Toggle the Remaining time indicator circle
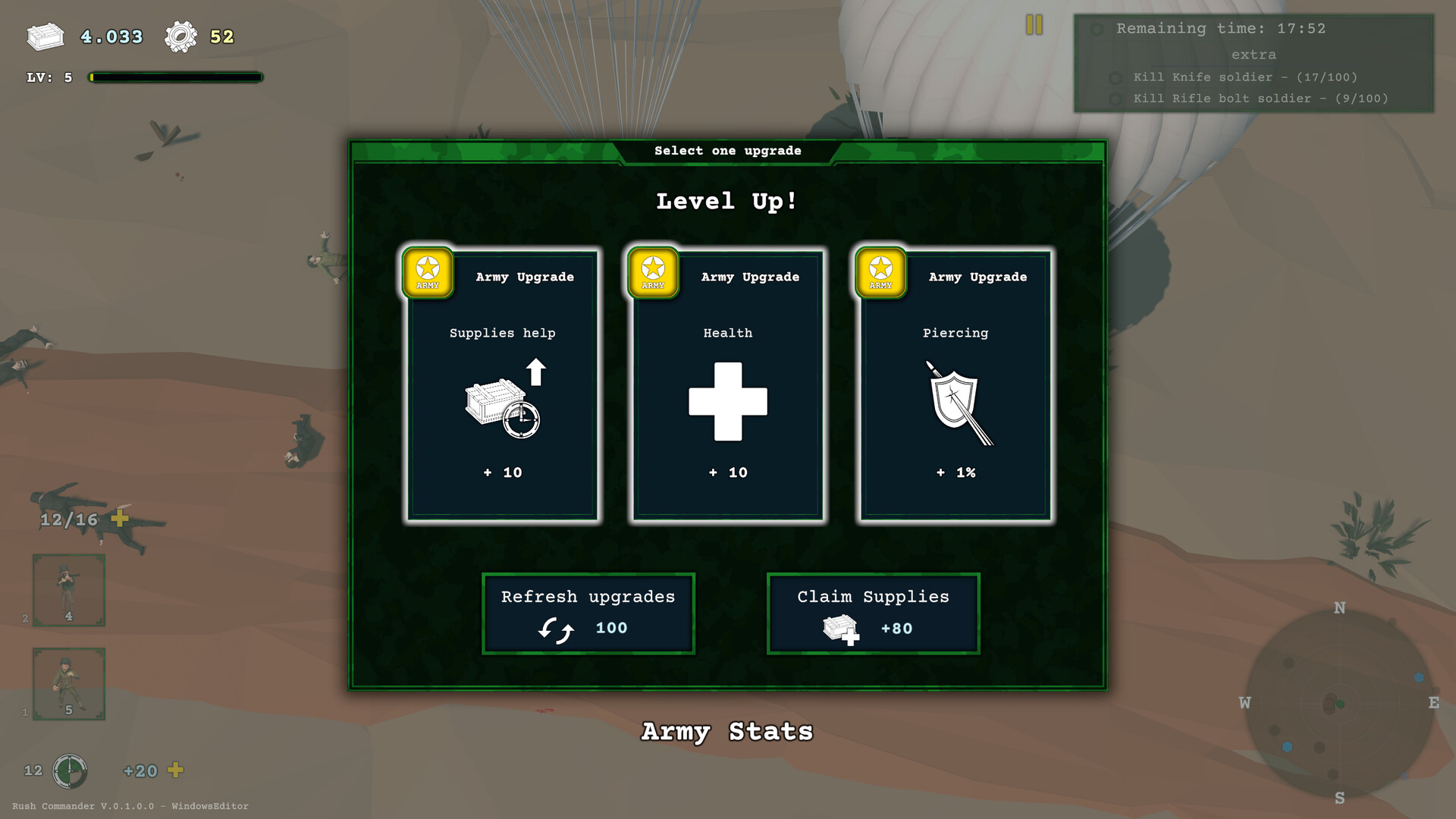 1097,29
